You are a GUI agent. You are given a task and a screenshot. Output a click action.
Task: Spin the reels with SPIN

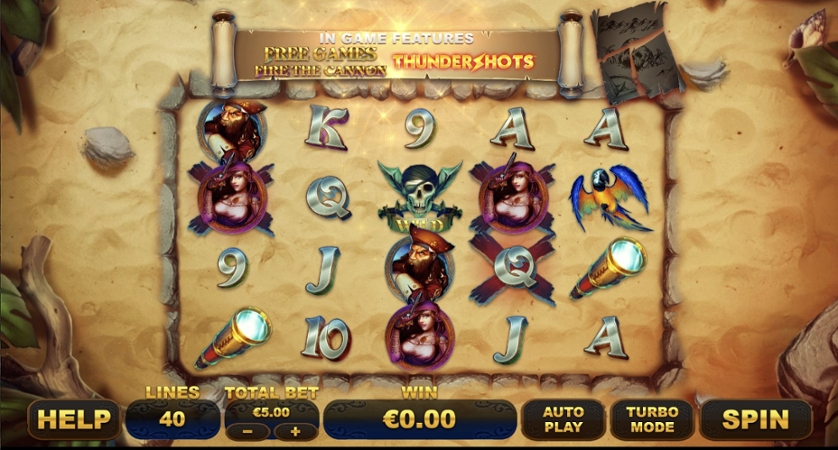pos(755,419)
